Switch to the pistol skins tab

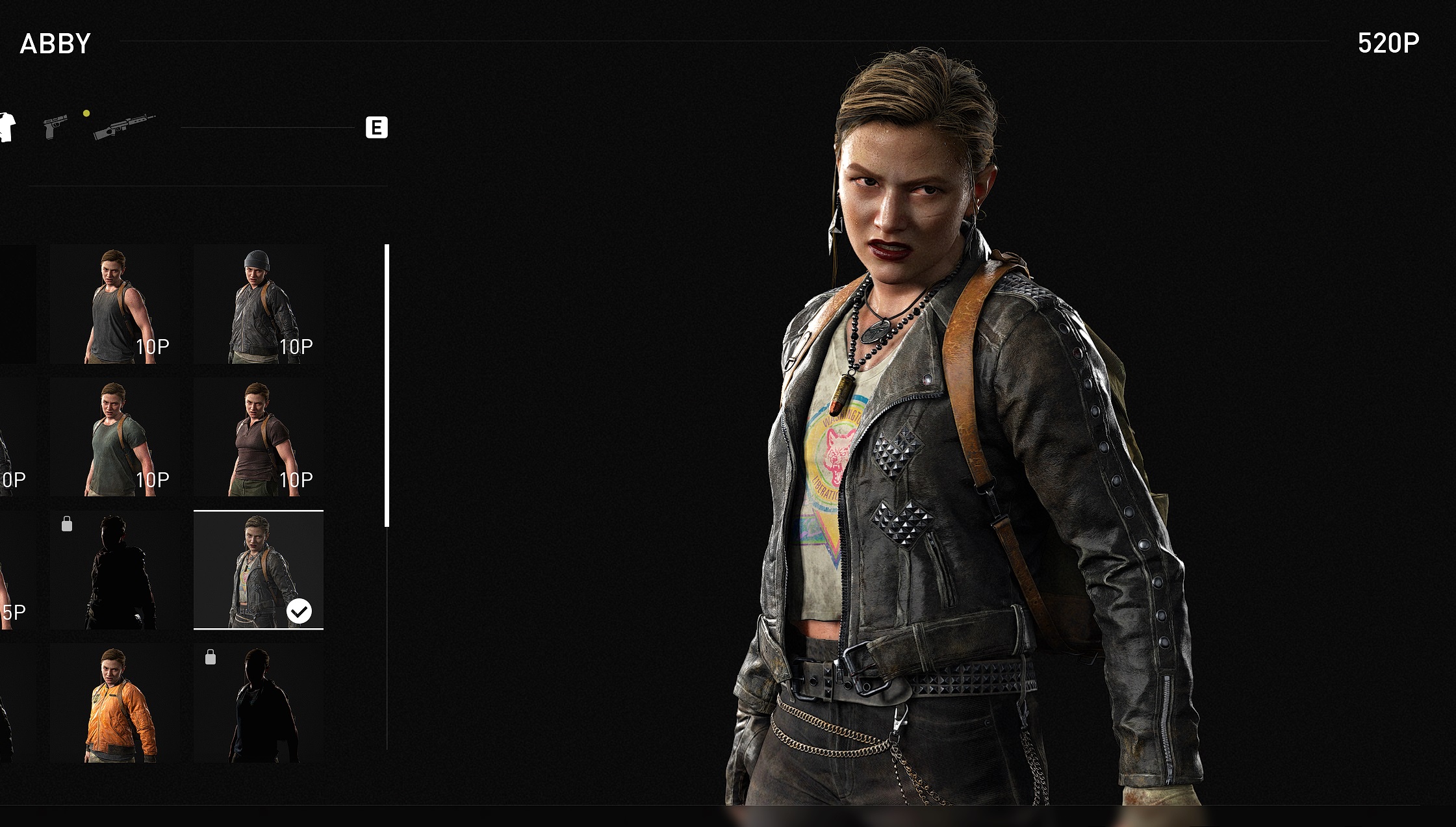(x=55, y=126)
